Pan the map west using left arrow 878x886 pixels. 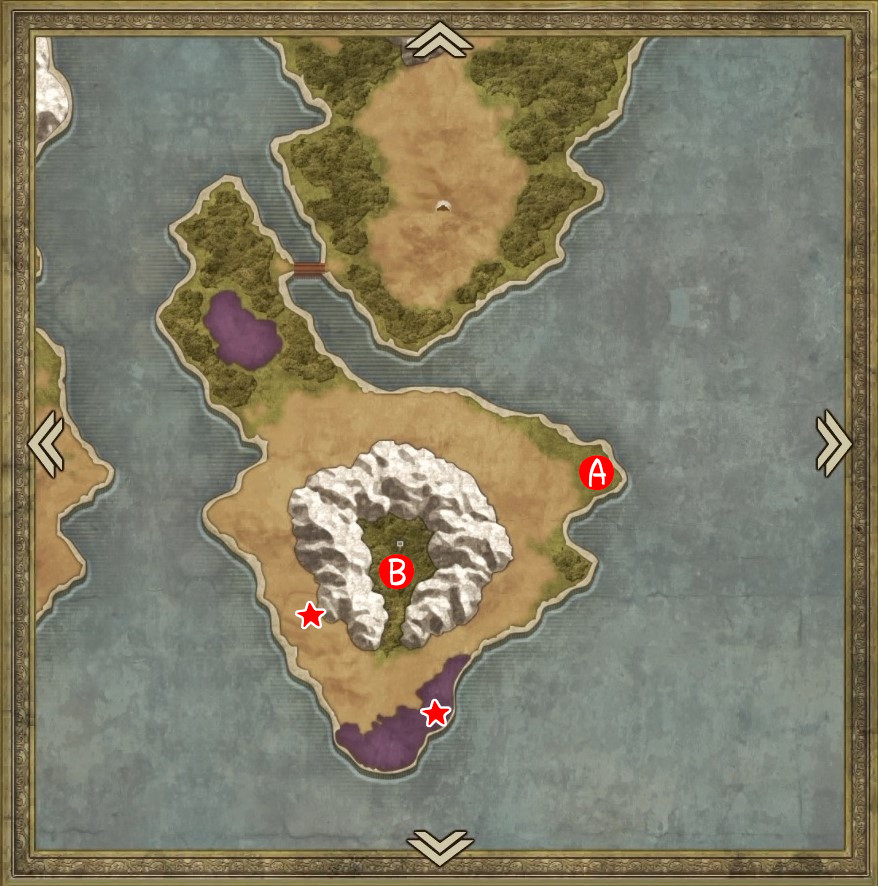[46, 443]
